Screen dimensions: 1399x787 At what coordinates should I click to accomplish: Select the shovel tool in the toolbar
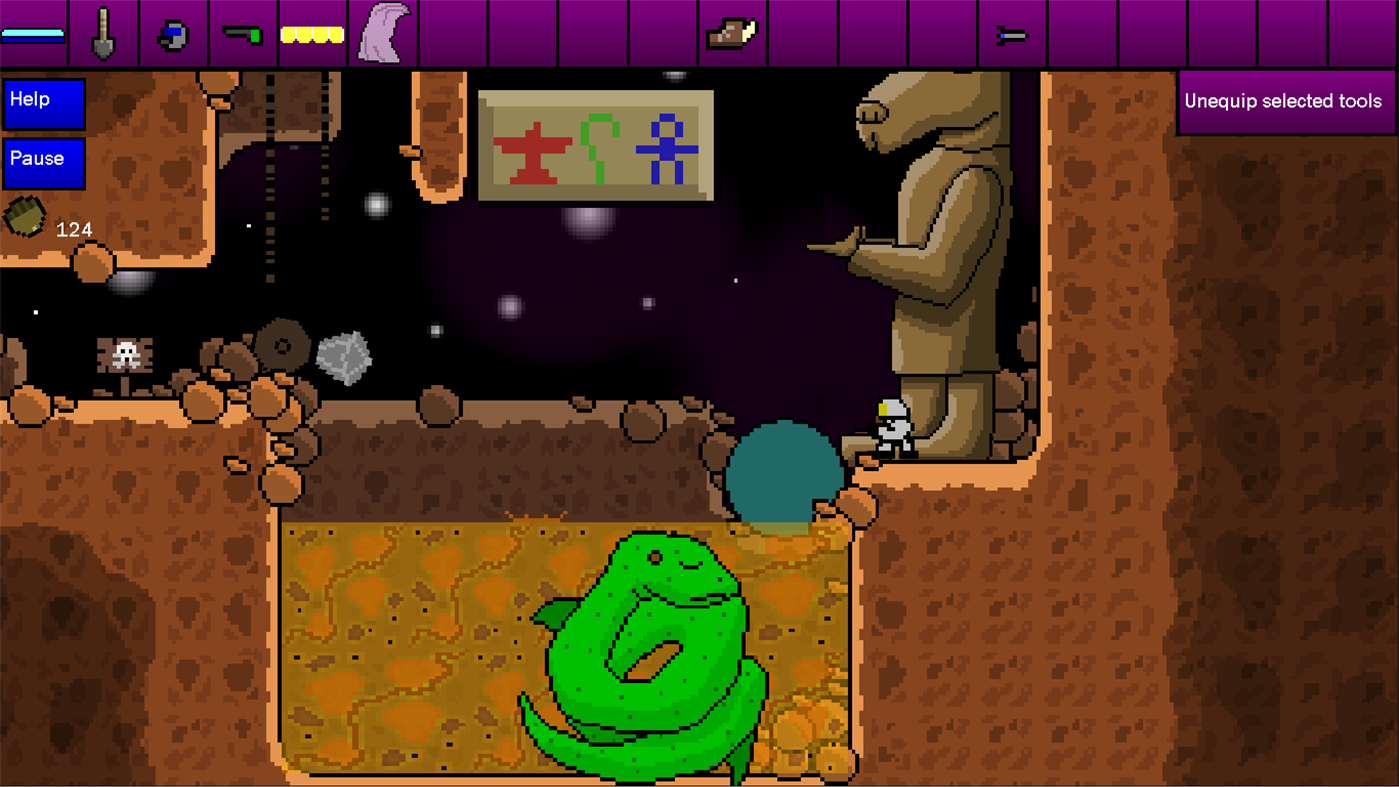(x=104, y=30)
